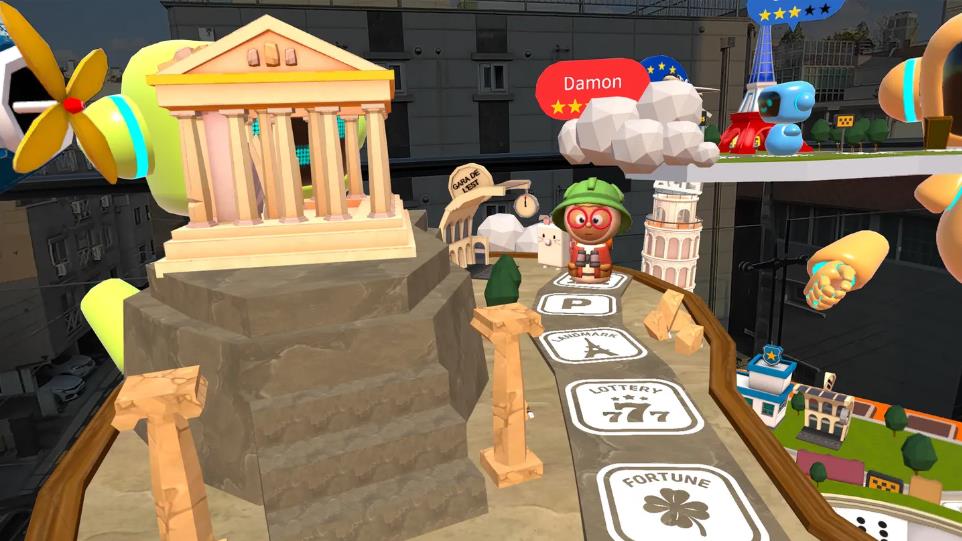Viewport: 962px width, 541px height.
Task: Pick the Landmark Eiffel Tower tile
Action: [594, 345]
